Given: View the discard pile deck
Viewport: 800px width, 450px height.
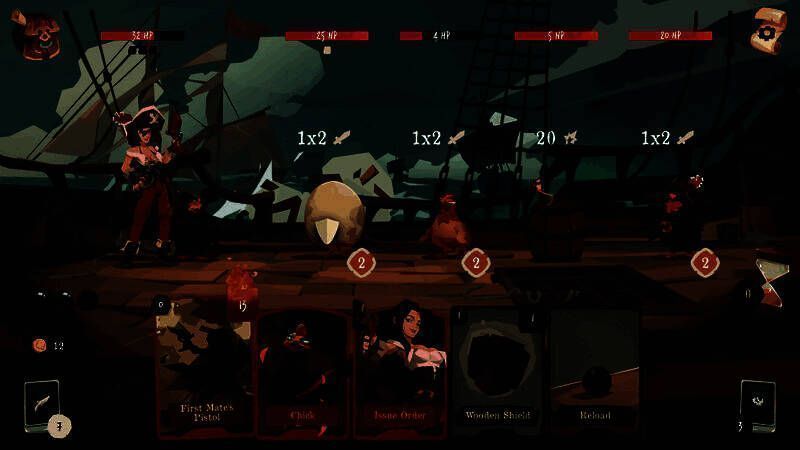Looking at the screenshot, I should click(757, 405).
